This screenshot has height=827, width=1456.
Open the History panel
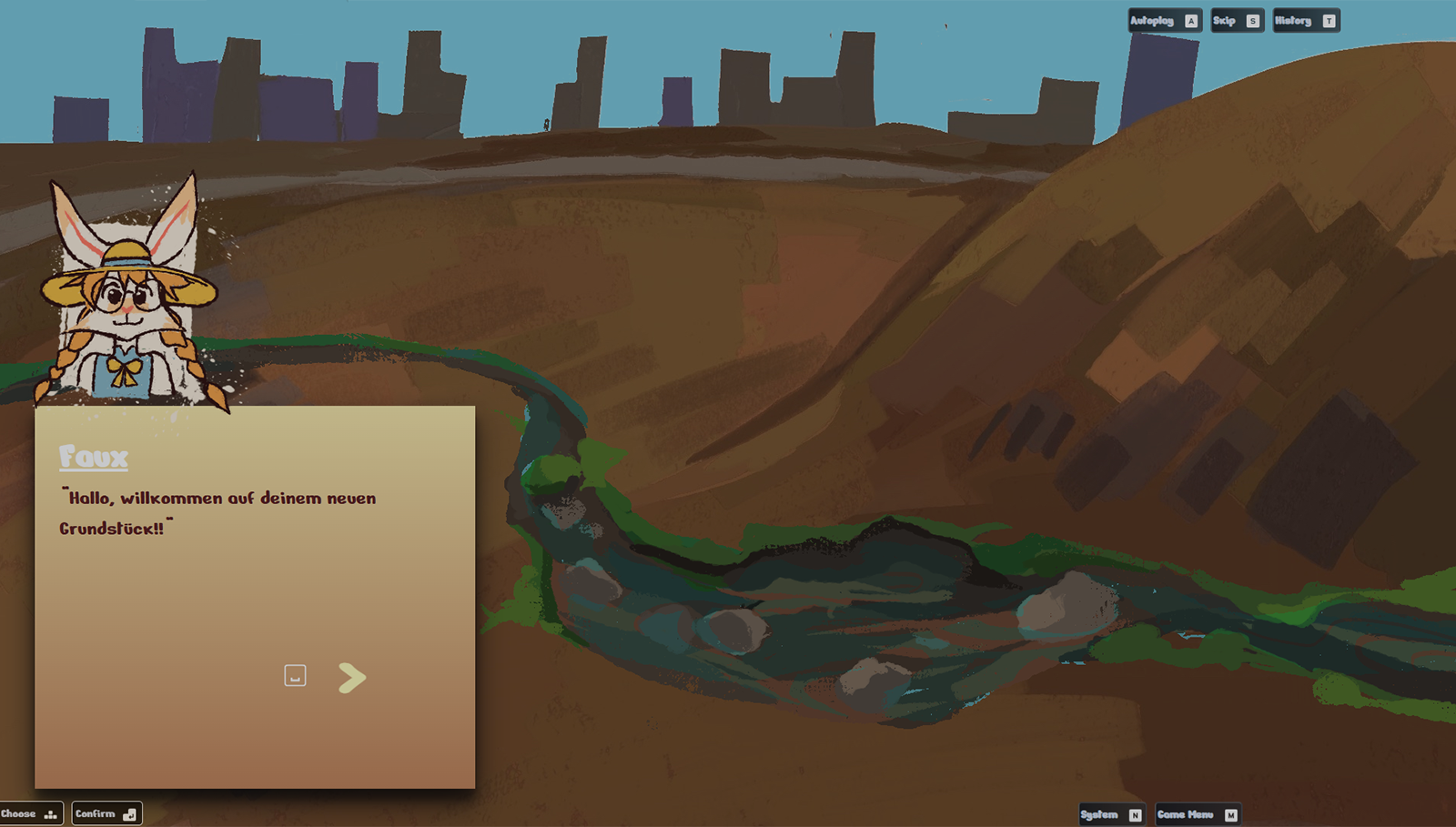(1298, 20)
